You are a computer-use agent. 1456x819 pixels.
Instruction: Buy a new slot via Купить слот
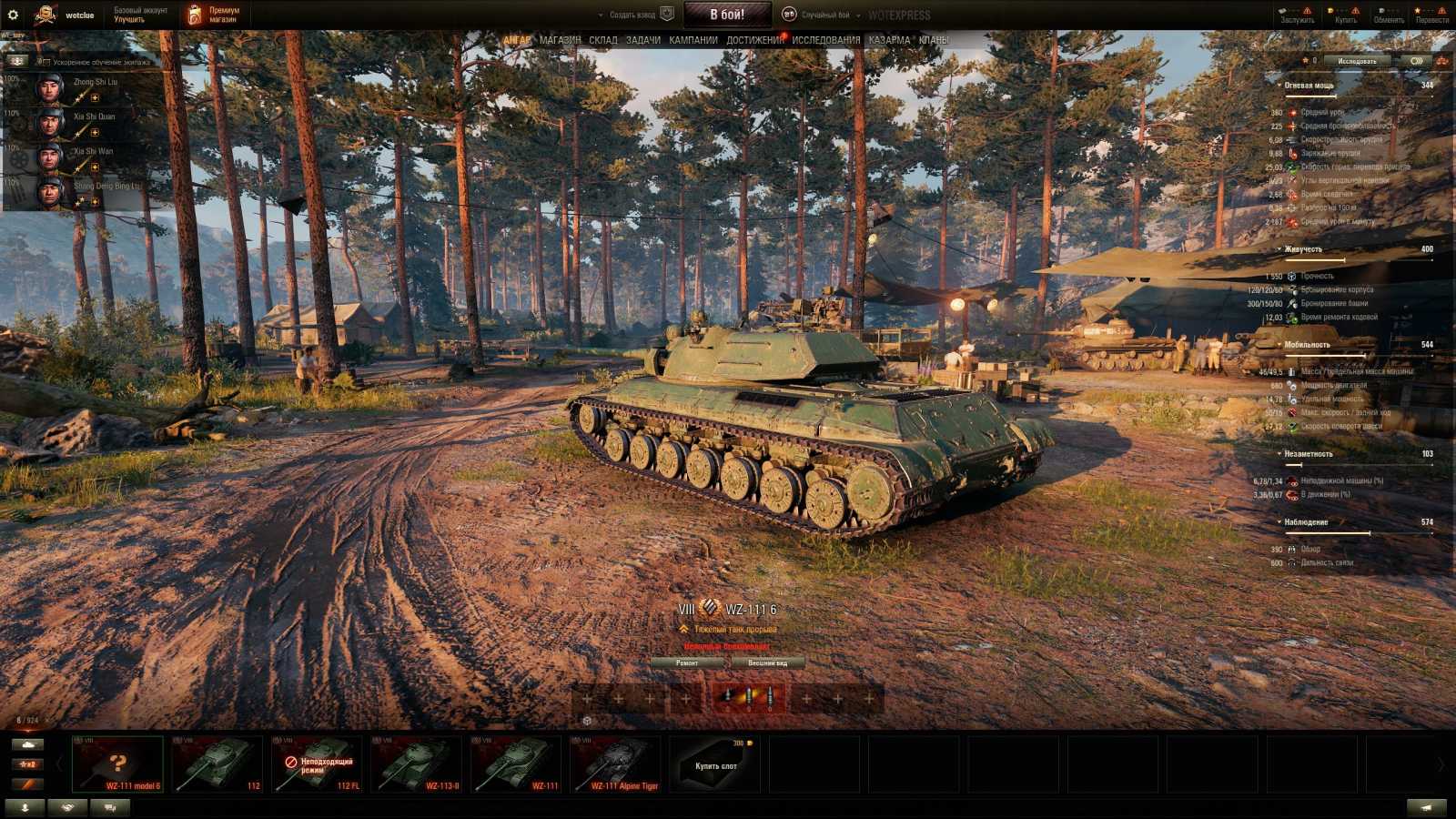pos(716,764)
